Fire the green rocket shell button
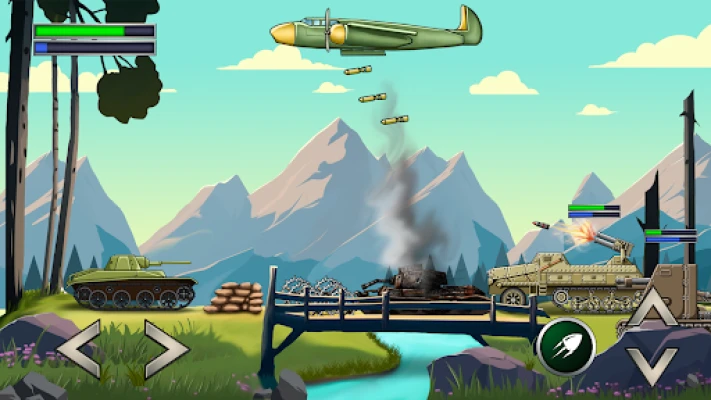This screenshot has height=400, width=711. point(565,346)
